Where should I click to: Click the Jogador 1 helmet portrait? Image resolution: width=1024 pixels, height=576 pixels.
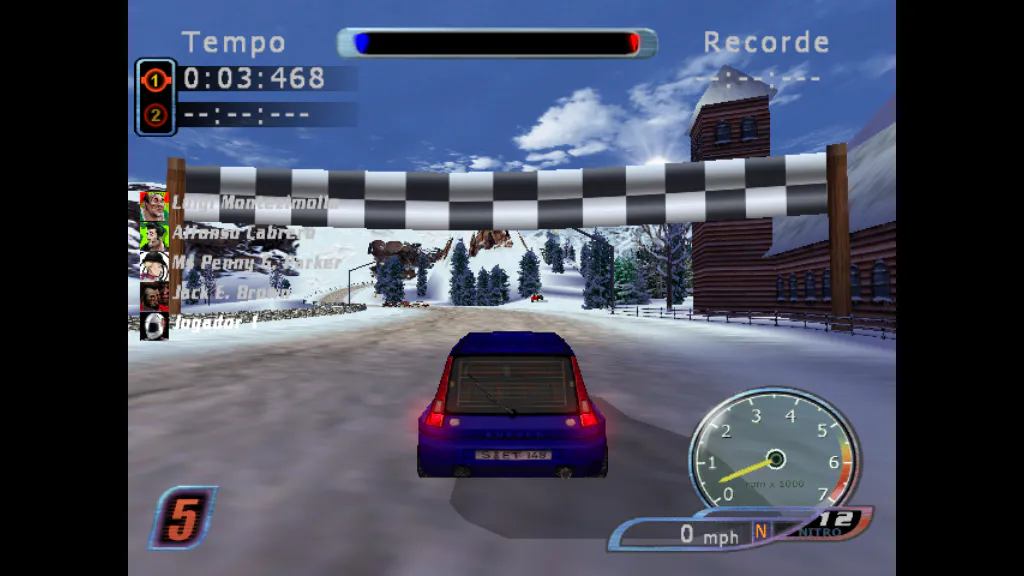click(x=154, y=325)
